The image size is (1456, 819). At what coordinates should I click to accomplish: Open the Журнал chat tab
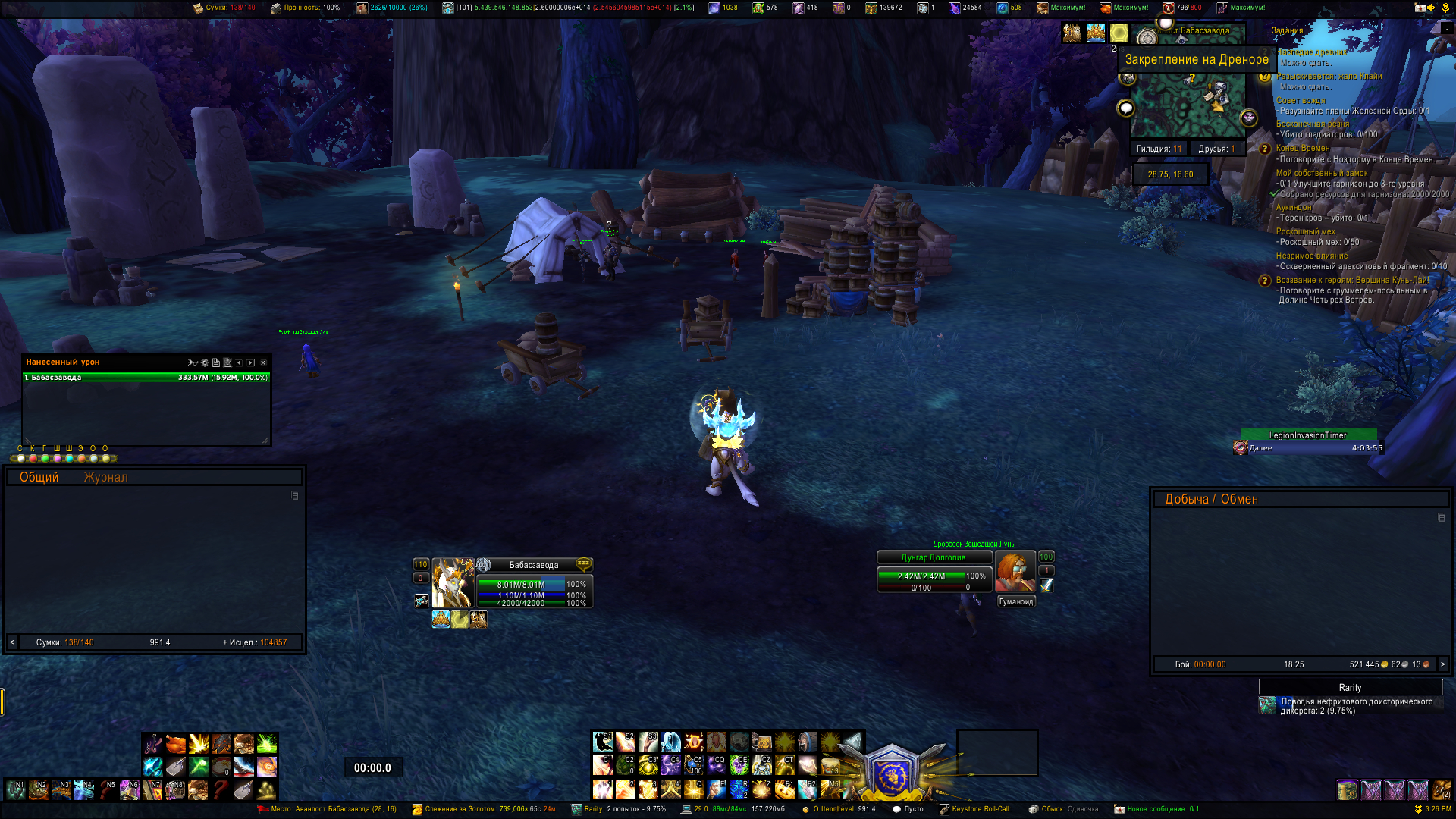[x=105, y=477]
